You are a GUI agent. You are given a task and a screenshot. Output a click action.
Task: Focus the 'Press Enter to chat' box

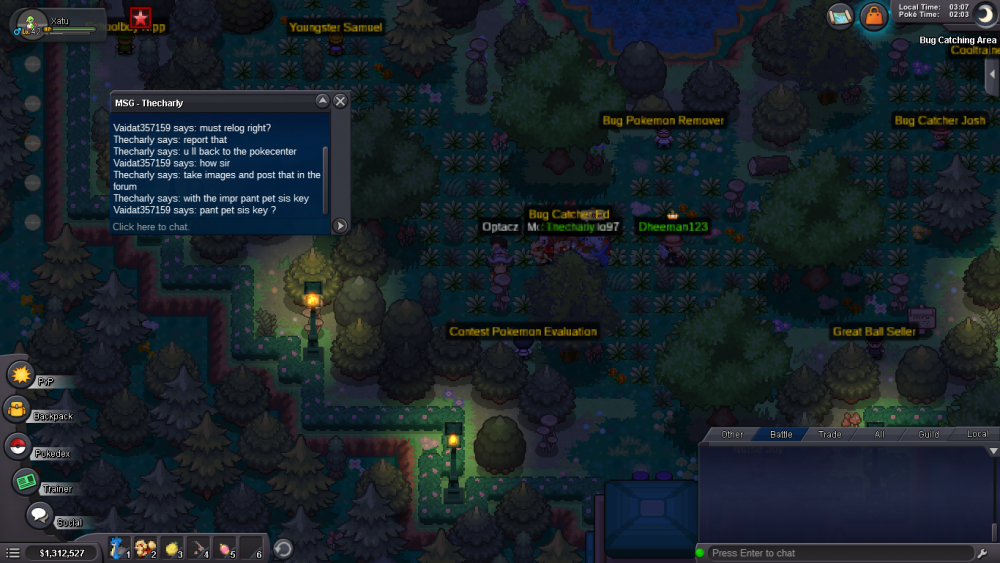point(835,553)
